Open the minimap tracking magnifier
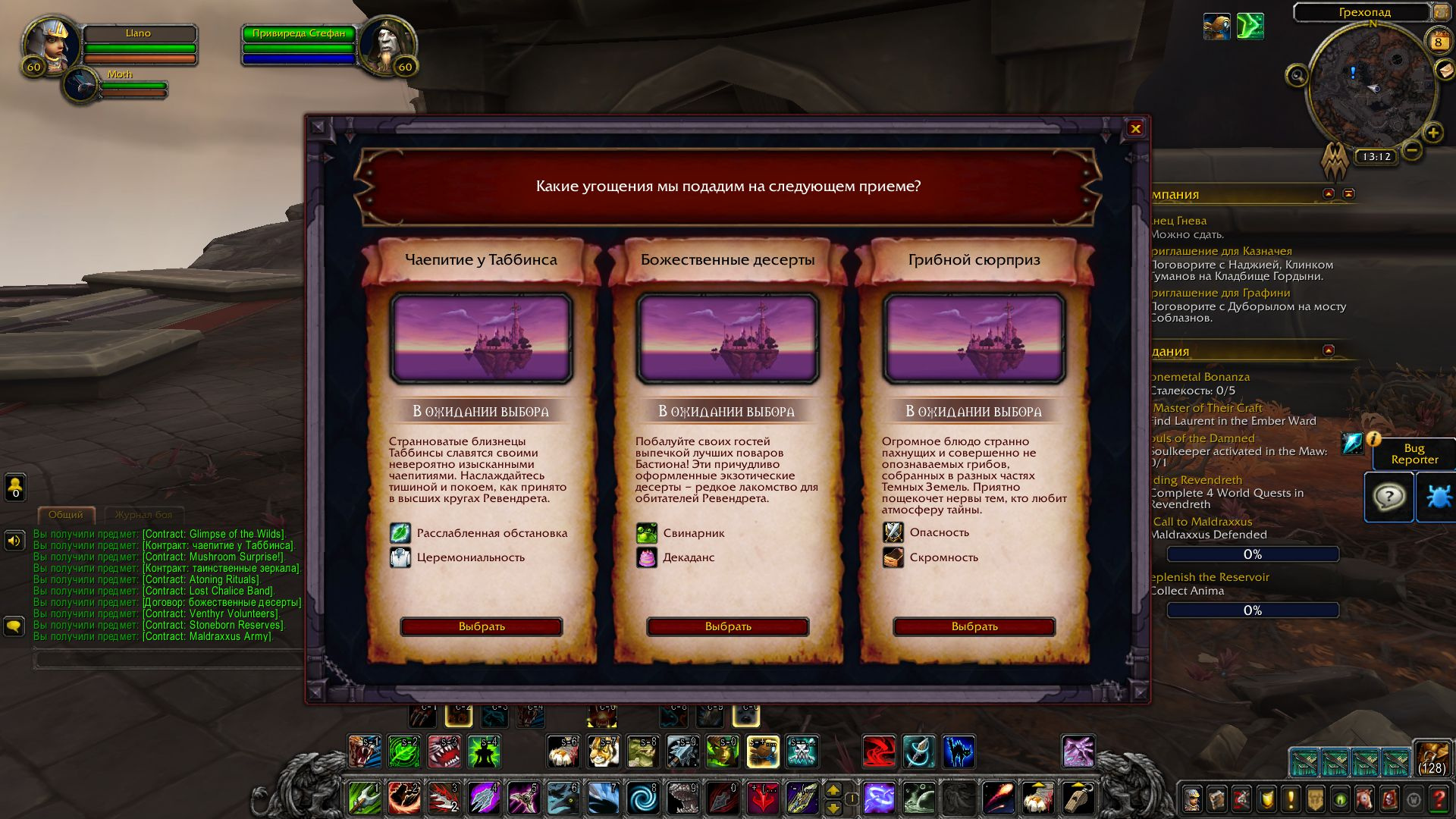This screenshot has width=1456, height=819. click(1298, 74)
